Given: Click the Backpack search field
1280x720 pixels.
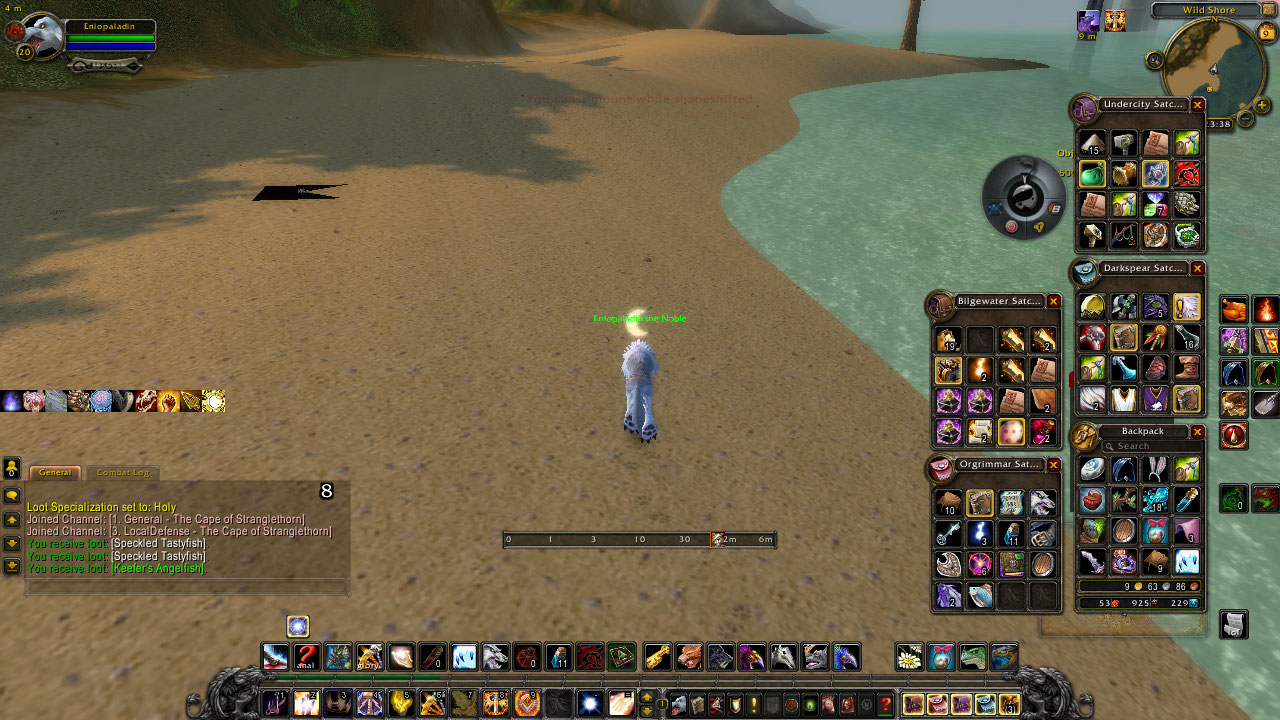Looking at the screenshot, I should point(1145,446).
